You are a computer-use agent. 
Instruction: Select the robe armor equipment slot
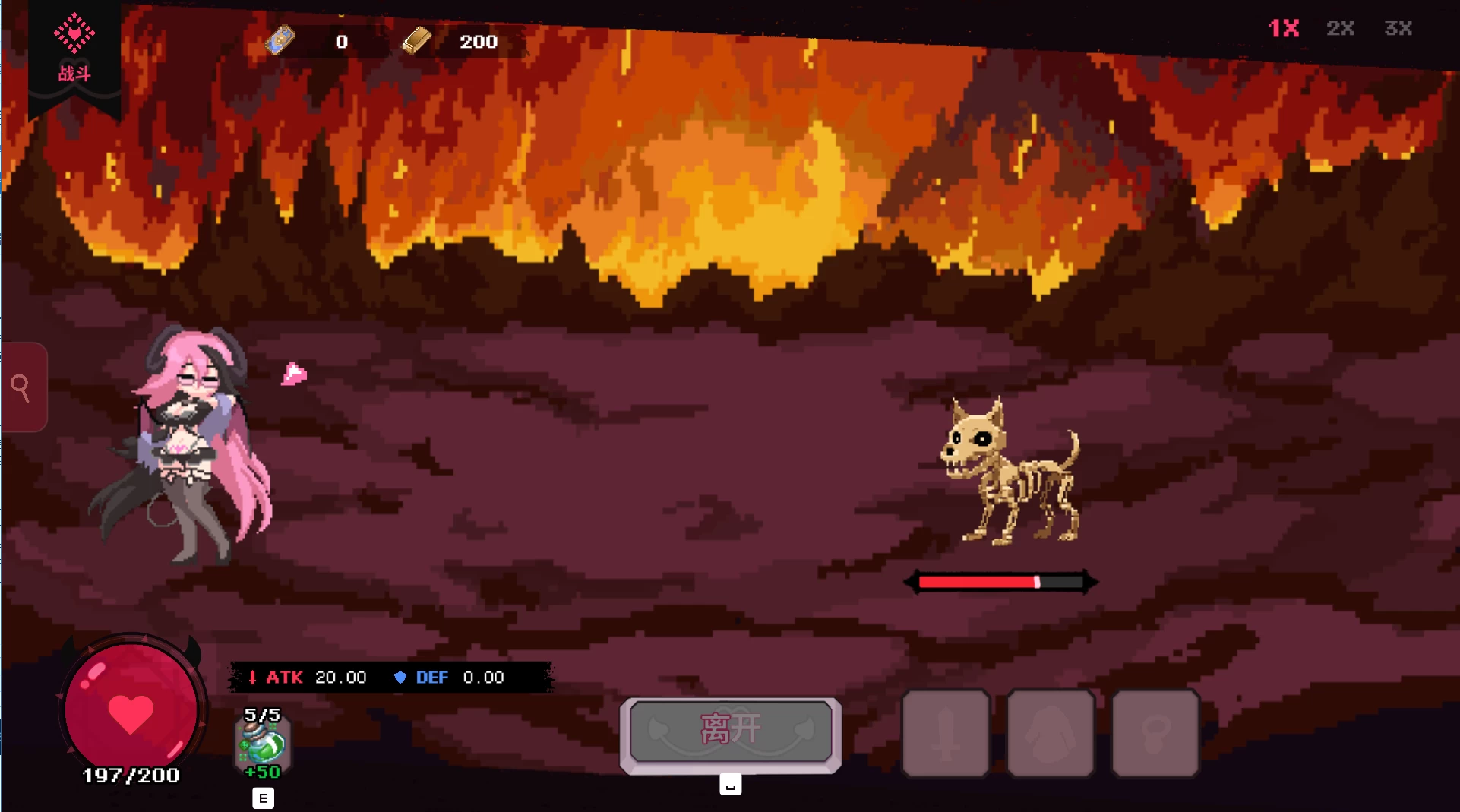click(x=1051, y=734)
